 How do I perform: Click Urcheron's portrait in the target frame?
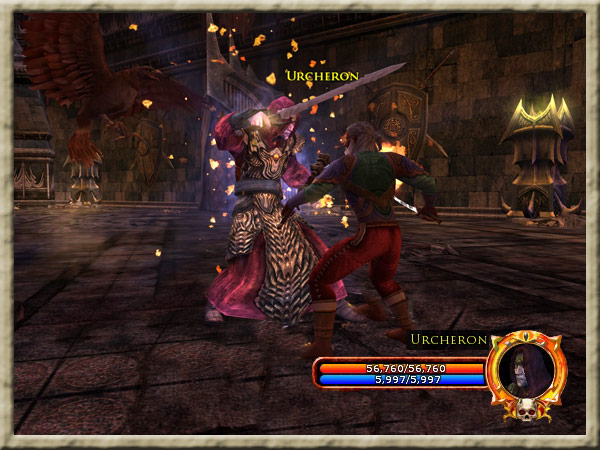(x=526, y=370)
